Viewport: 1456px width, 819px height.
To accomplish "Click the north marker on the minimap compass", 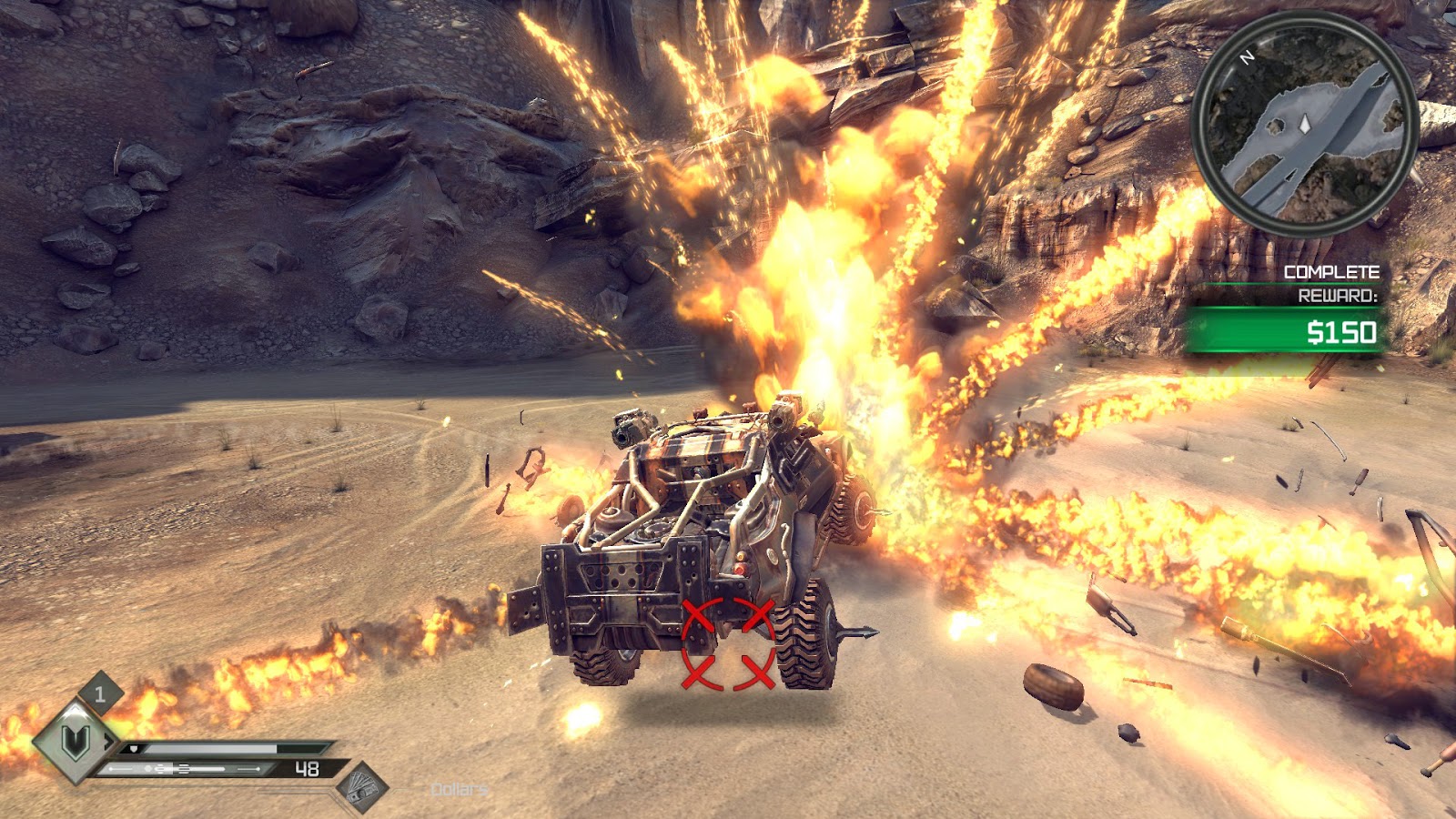I will point(1247,56).
